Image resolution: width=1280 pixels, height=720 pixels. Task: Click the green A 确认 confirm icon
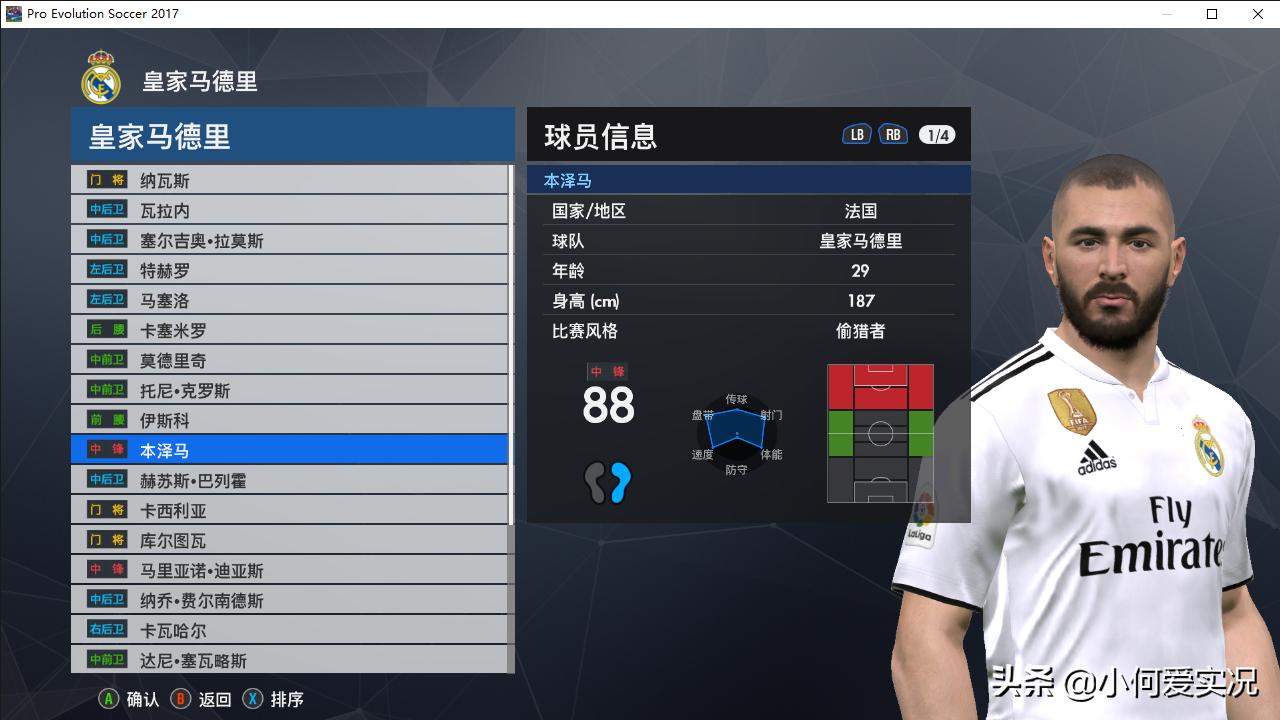pyautogui.click(x=107, y=700)
